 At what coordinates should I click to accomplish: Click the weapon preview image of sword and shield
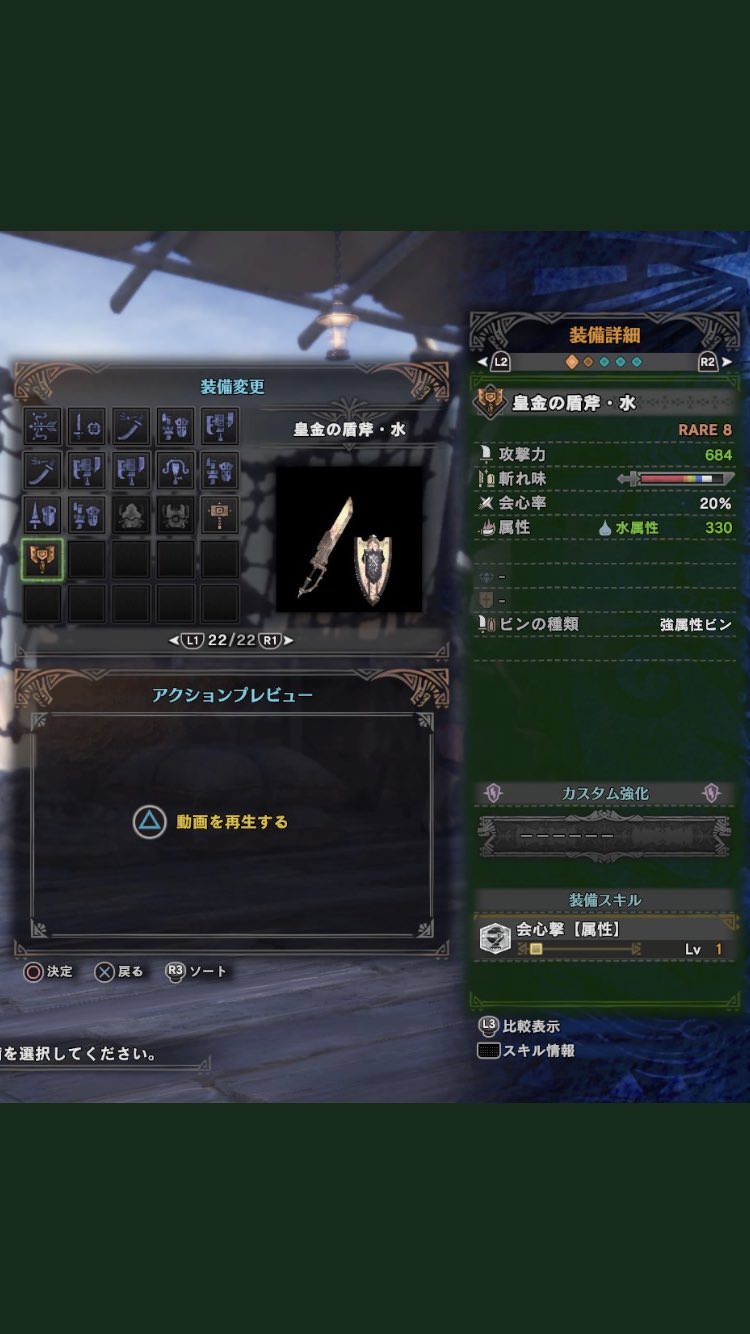(x=349, y=539)
